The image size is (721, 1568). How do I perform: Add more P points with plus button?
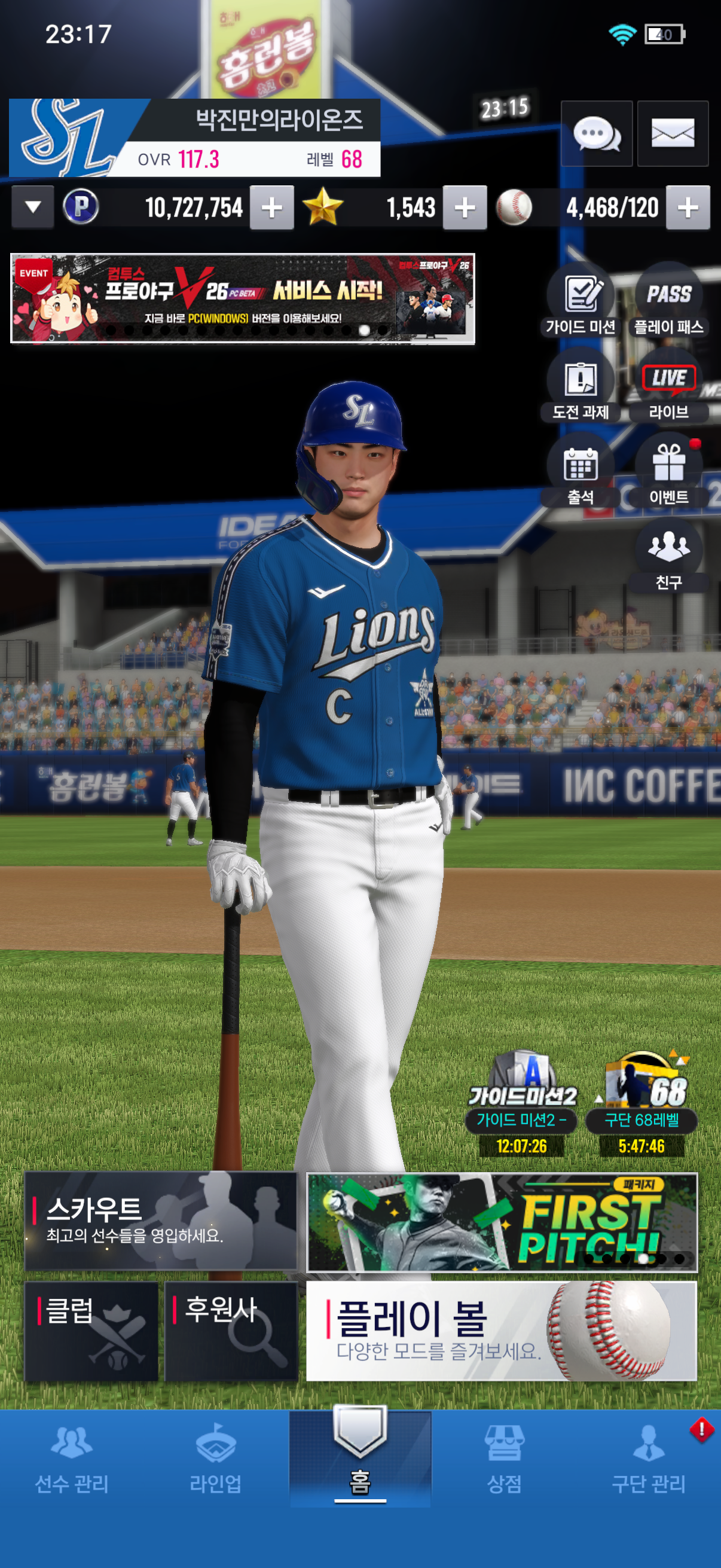(272, 208)
